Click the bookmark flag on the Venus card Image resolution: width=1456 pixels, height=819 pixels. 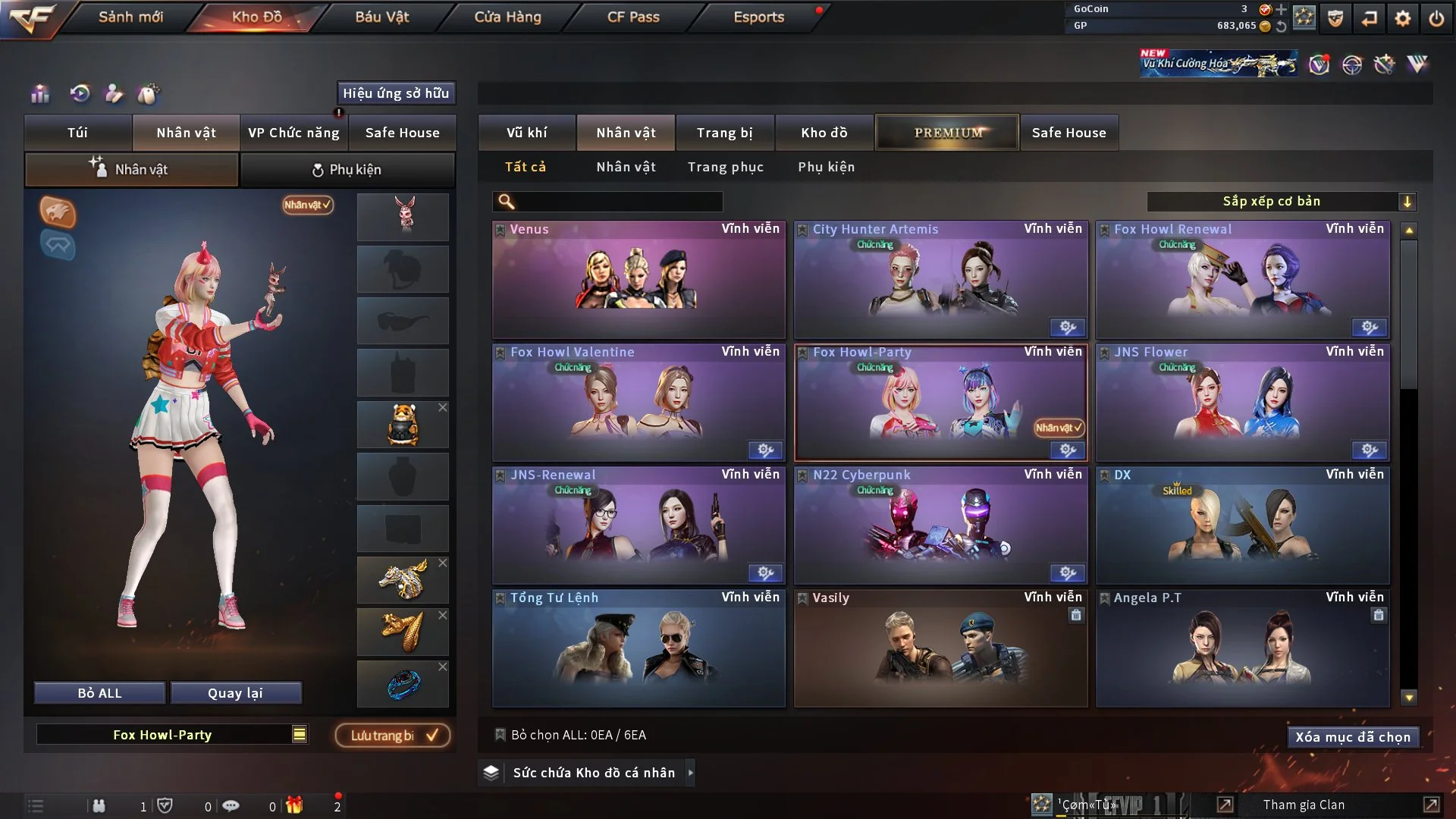coord(500,229)
